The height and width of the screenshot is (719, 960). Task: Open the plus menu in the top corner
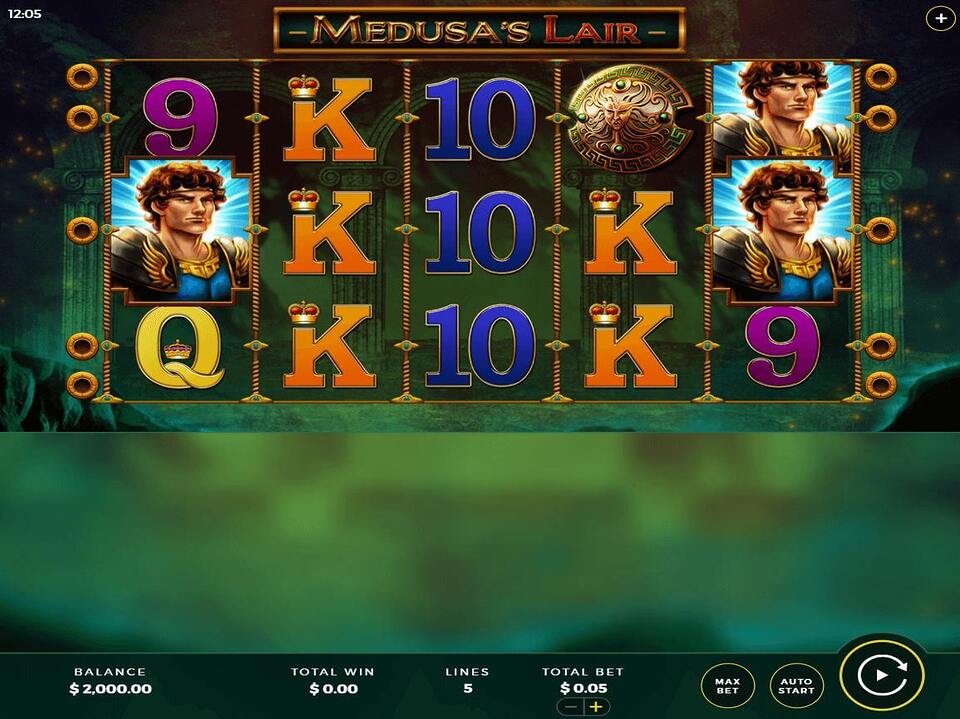tap(941, 18)
